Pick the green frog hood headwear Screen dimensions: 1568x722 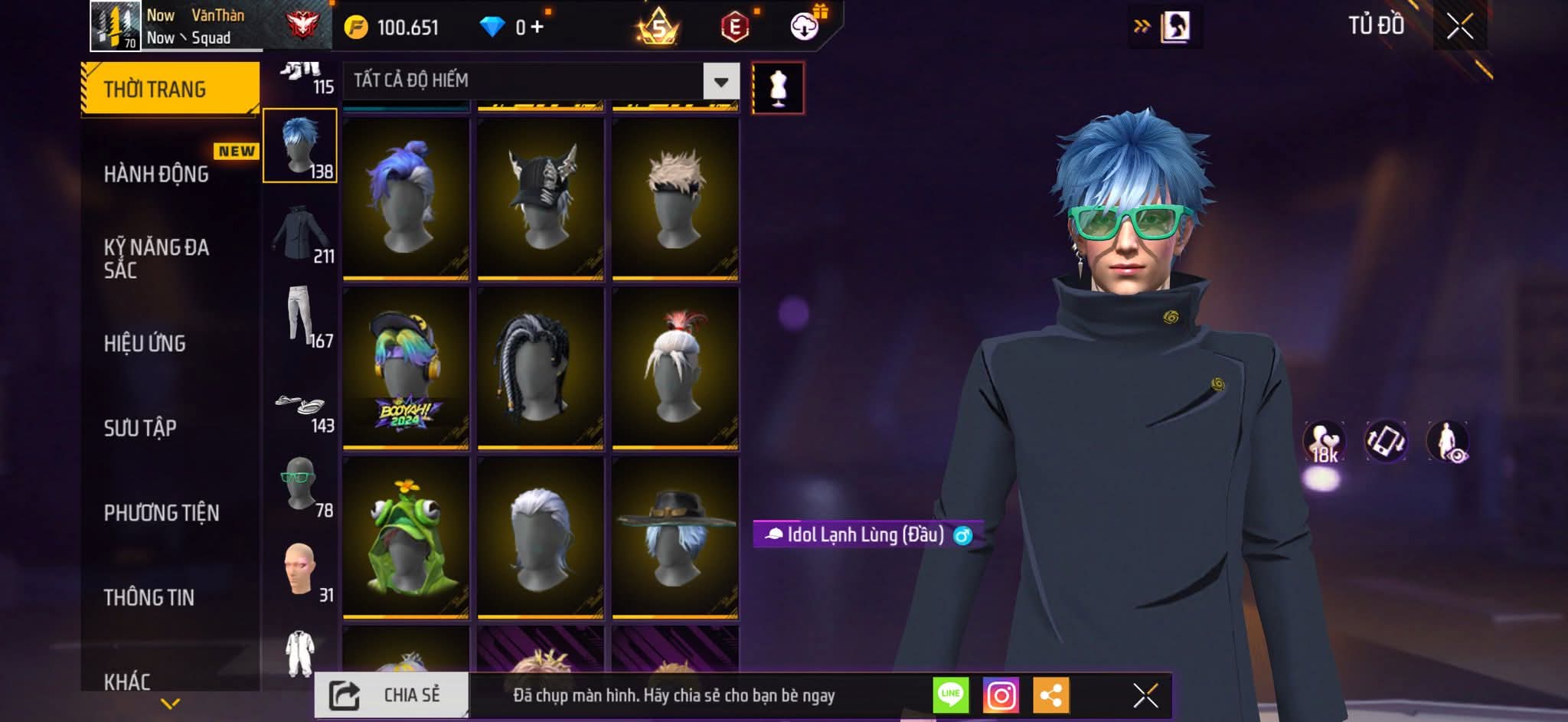(x=406, y=537)
